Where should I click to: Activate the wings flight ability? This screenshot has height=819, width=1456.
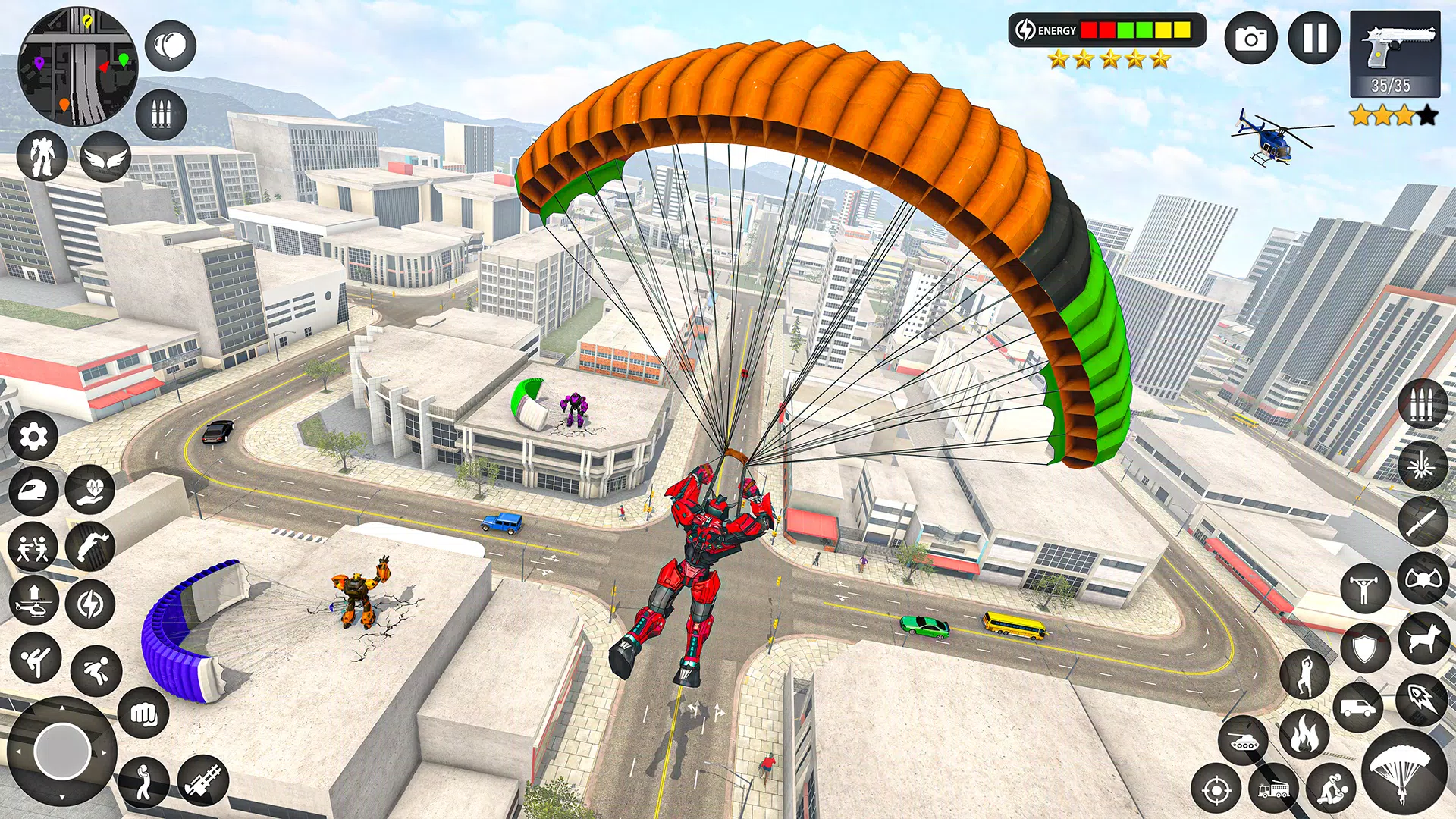point(105,157)
